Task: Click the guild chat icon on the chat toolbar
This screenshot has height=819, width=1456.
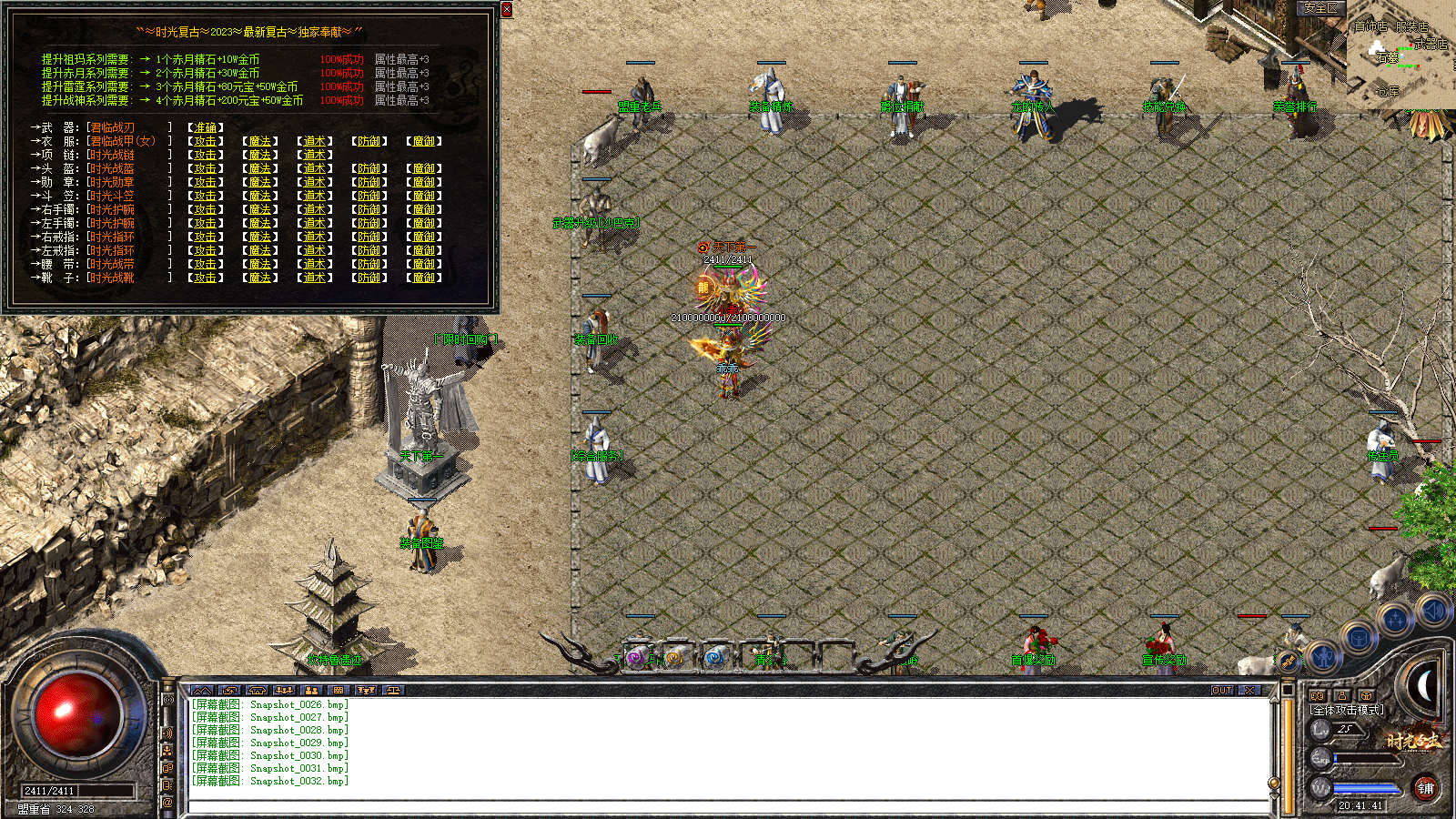Action: [311, 690]
